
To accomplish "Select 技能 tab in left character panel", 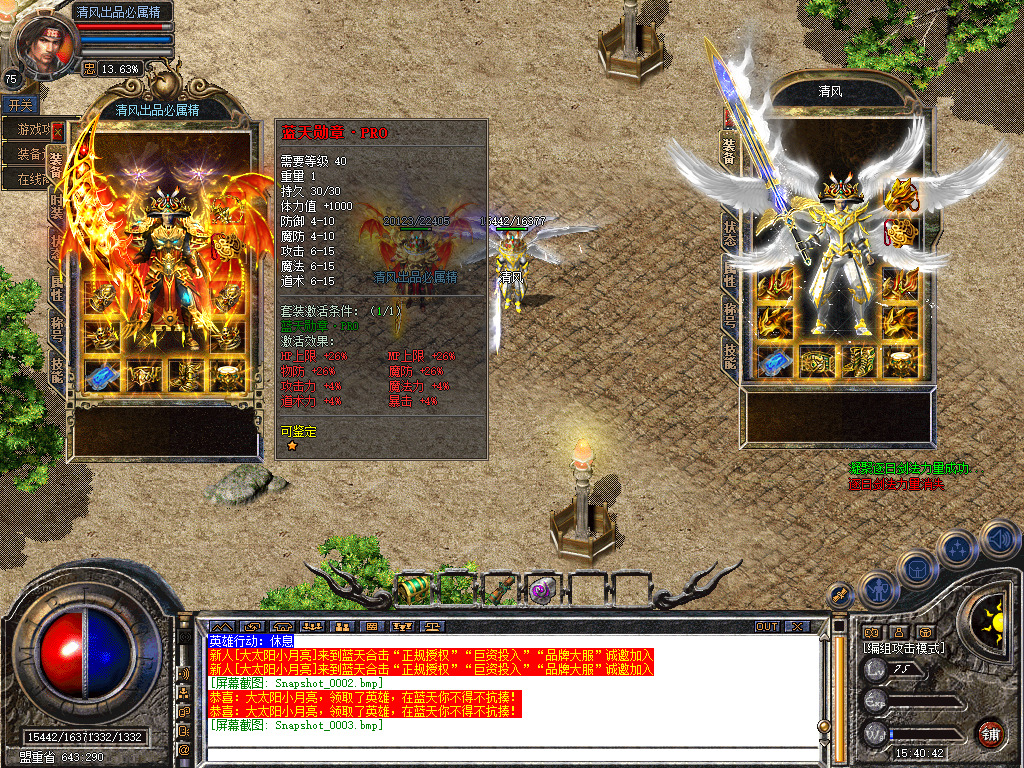I will tap(57, 370).
